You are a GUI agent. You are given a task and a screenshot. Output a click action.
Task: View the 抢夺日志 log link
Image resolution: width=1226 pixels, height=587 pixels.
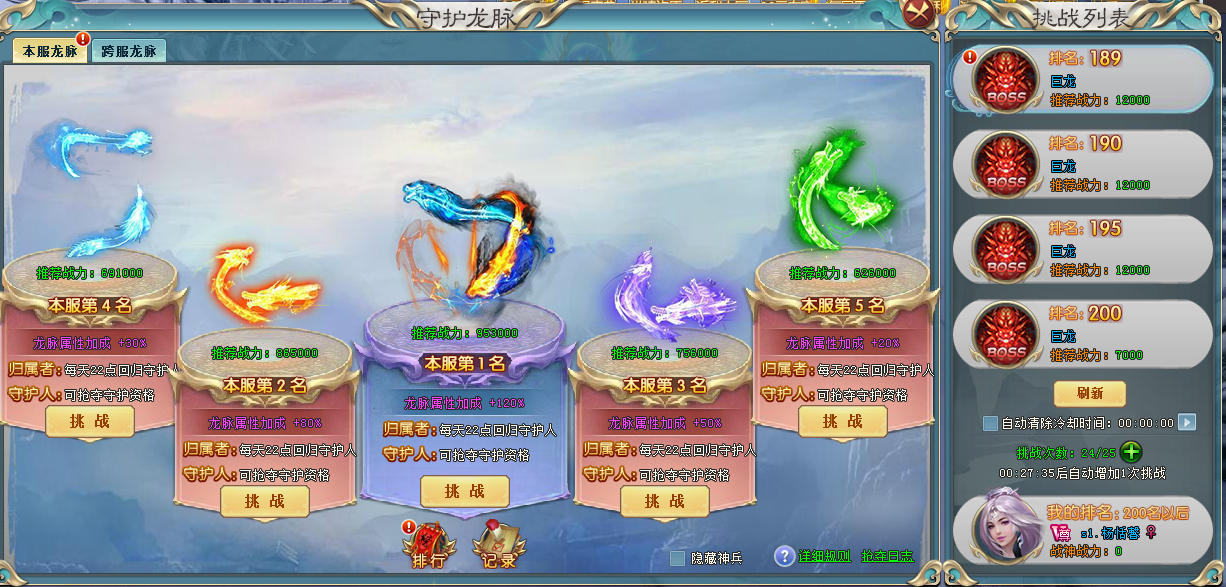[886, 556]
